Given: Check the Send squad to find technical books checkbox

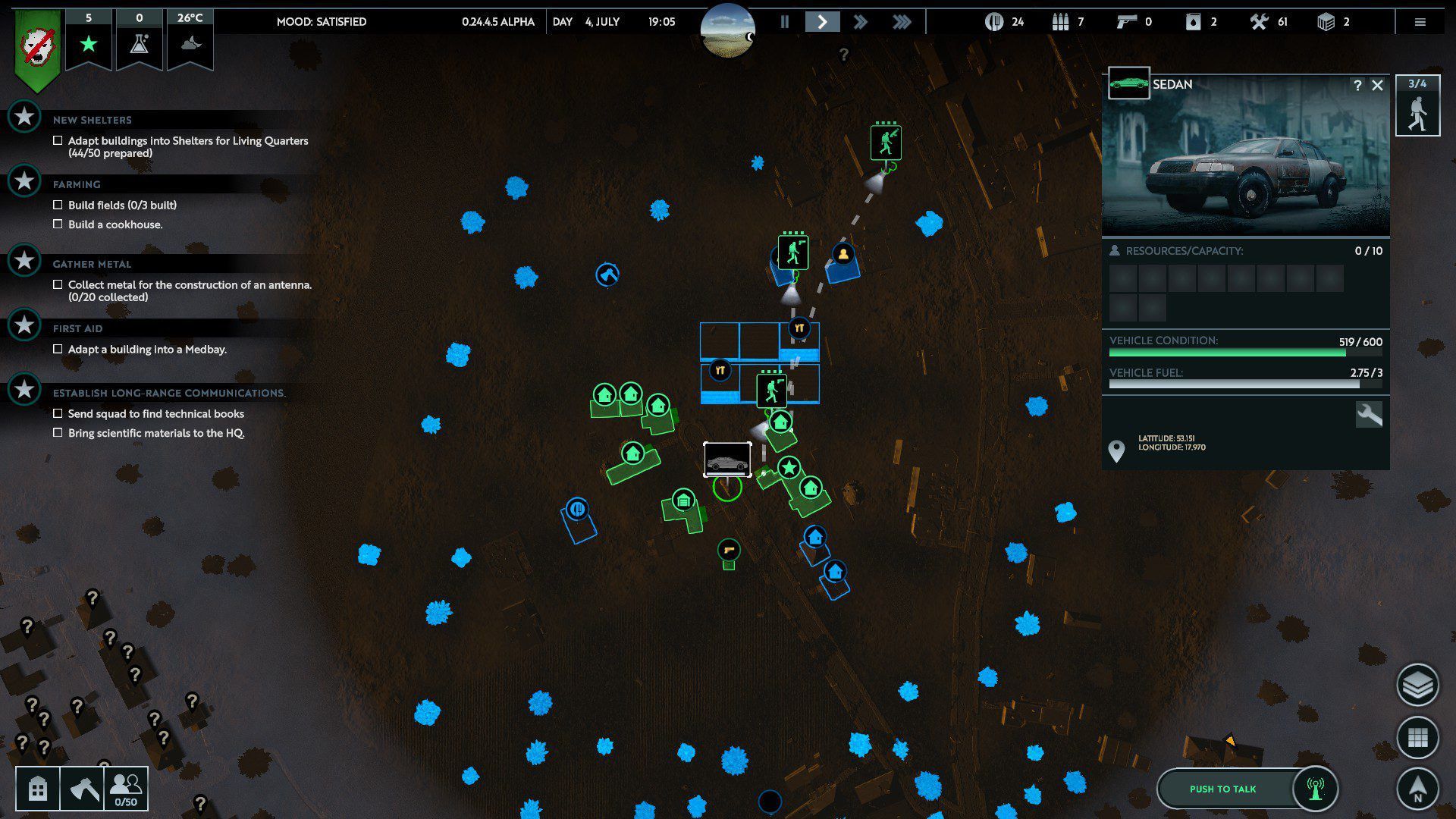Looking at the screenshot, I should click(58, 413).
